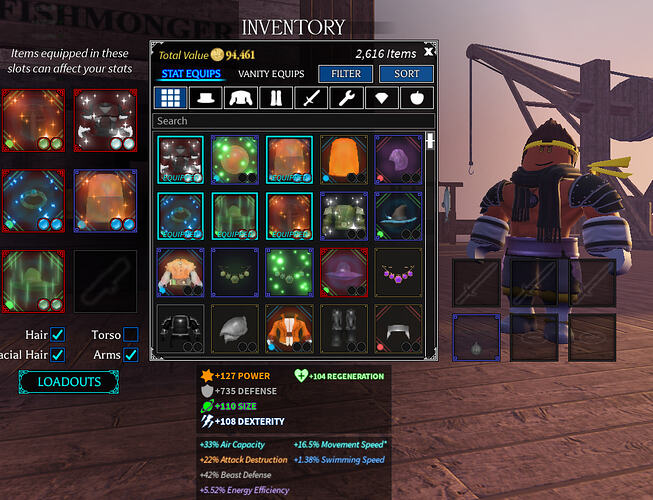Open the Loadouts menu

click(x=69, y=382)
